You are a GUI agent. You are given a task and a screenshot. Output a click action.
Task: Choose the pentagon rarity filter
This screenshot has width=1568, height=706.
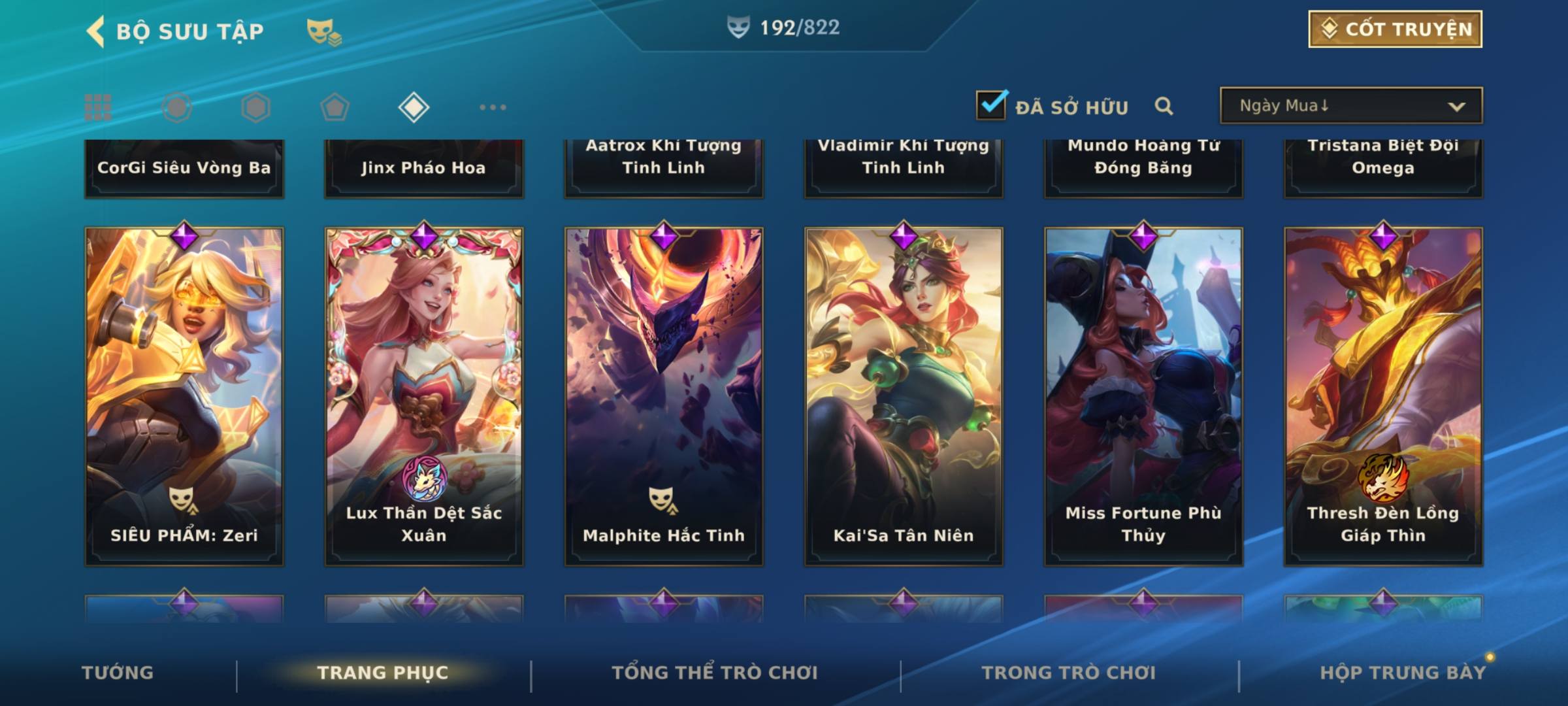coord(335,107)
